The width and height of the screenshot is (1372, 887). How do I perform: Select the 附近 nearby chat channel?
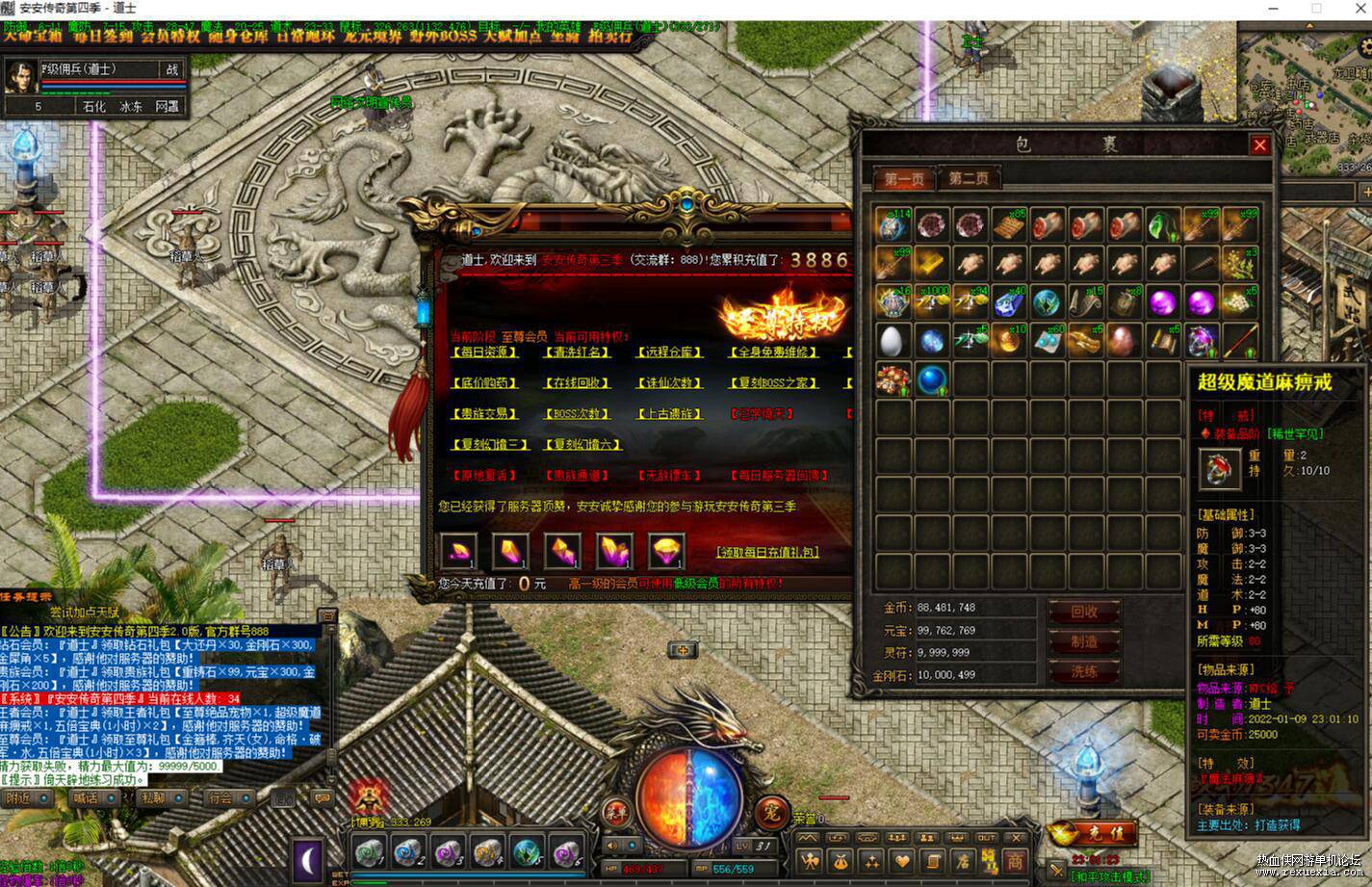click(x=22, y=797)
